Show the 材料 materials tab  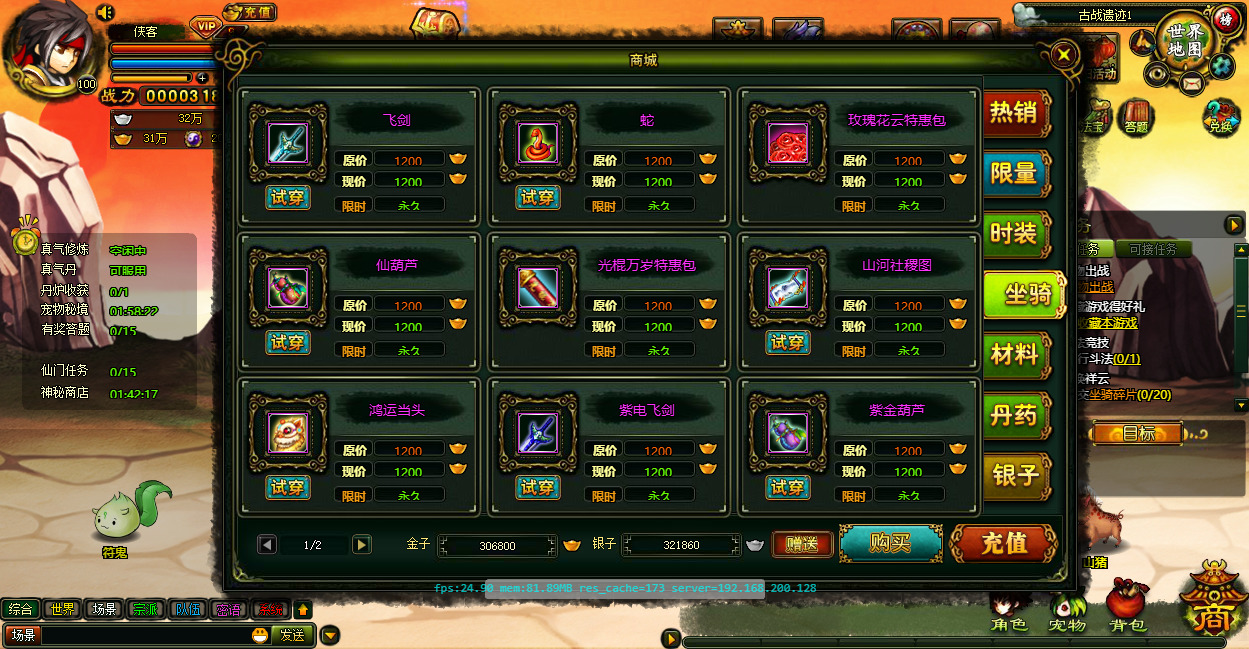point(1014,354)
